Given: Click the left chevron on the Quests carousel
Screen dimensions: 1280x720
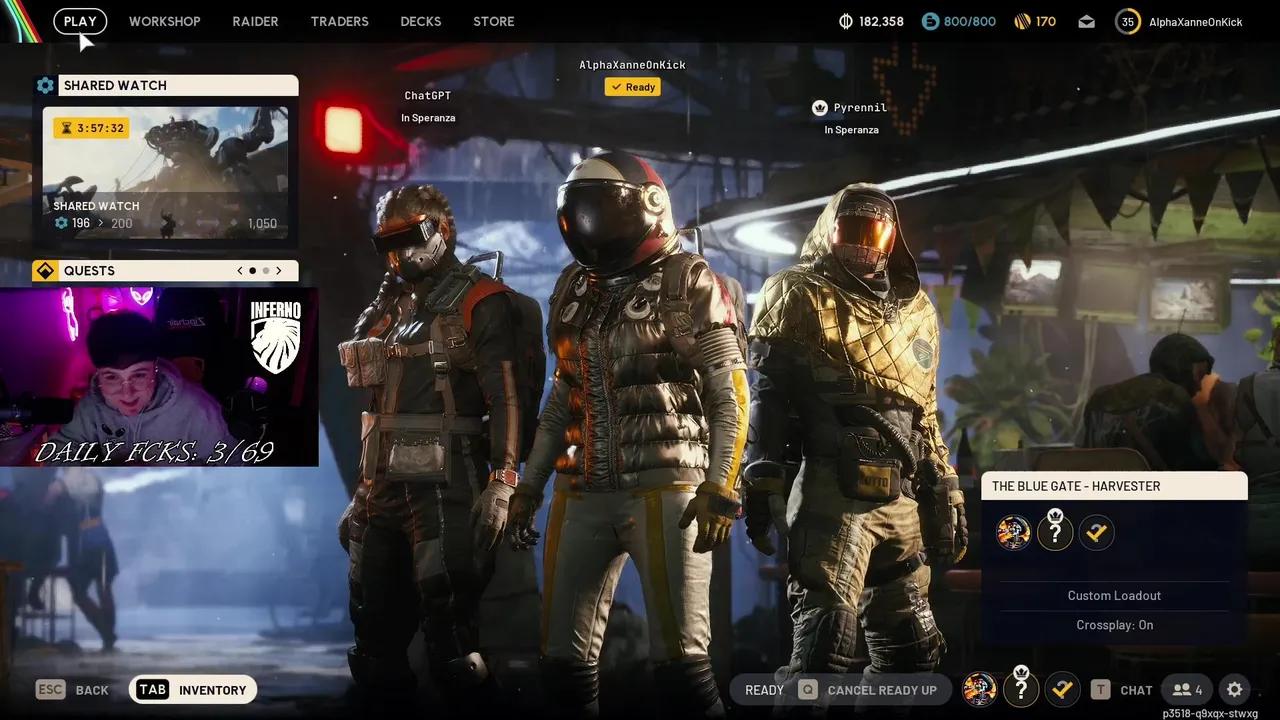Looking at the screenshot, I should (x=239, y=270).
